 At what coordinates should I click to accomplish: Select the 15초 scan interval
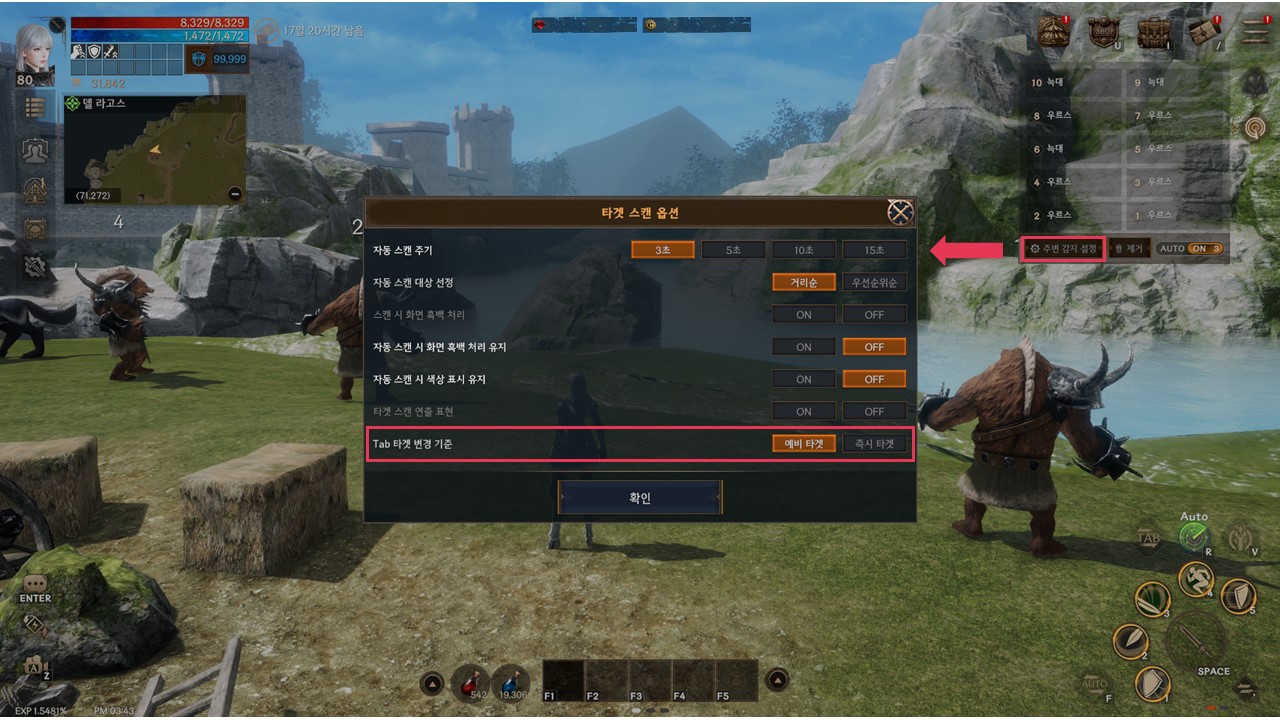874,250
